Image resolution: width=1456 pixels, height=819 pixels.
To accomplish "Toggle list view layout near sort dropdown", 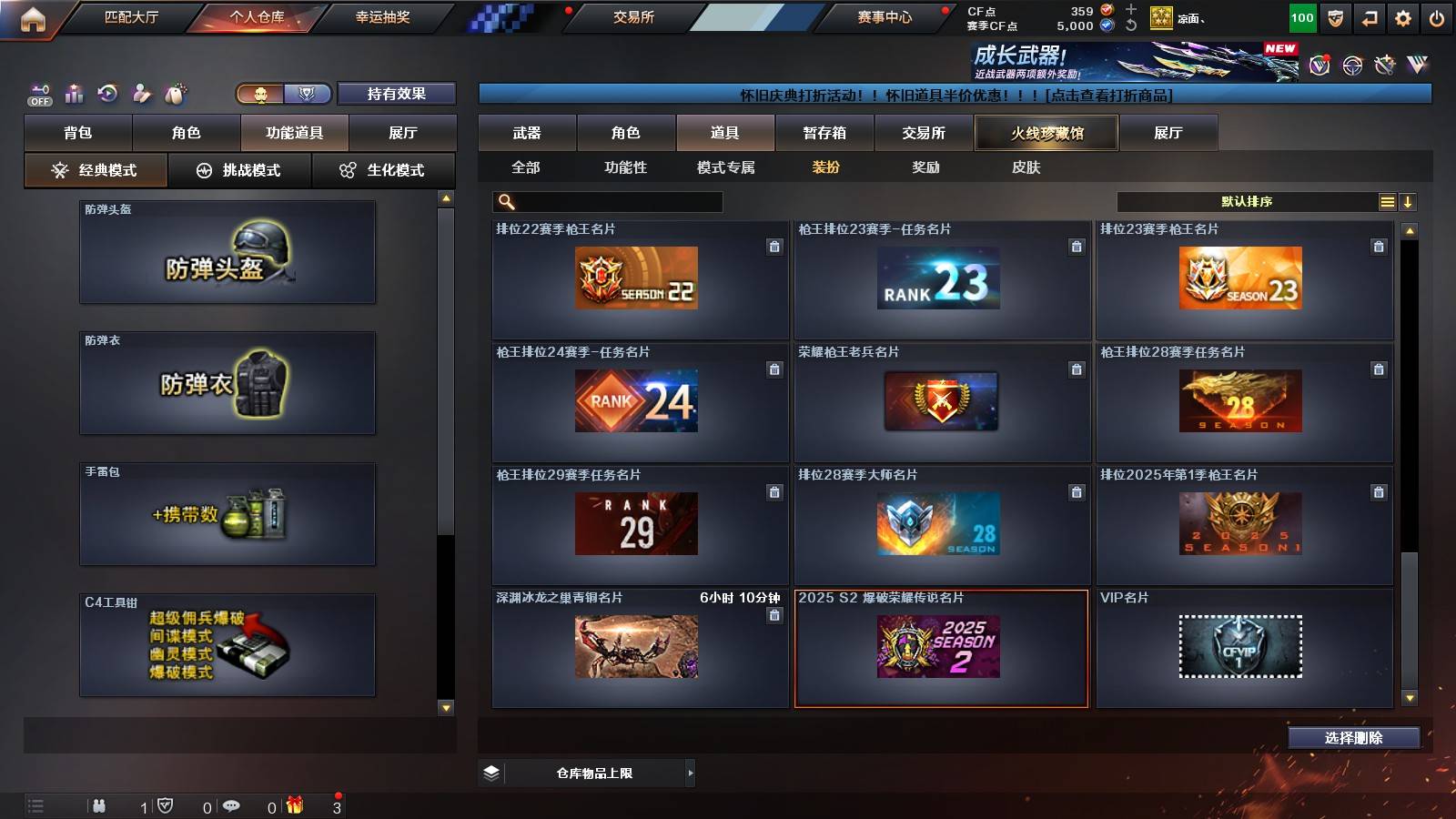I will pos(1387,201).
